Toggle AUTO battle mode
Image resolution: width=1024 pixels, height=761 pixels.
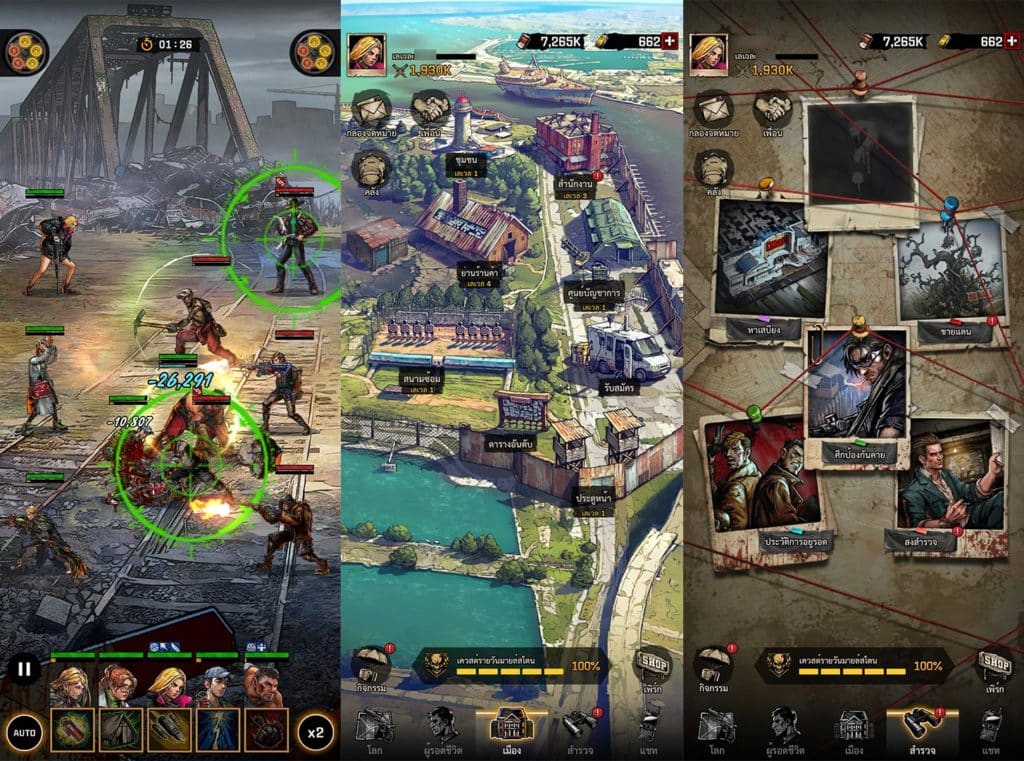coord(25,732)
